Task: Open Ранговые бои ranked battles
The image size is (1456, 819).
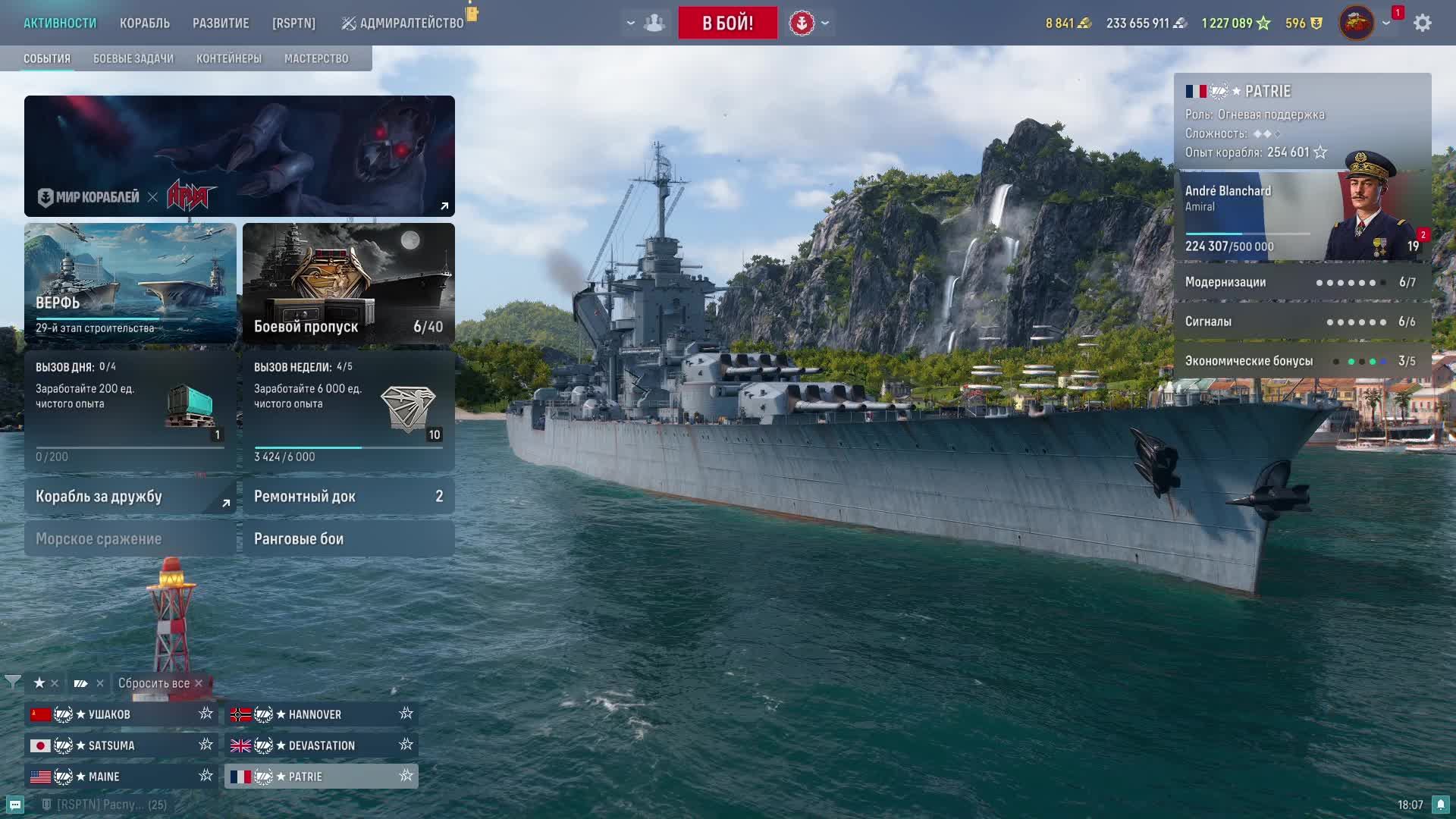Action: (349, 538)
